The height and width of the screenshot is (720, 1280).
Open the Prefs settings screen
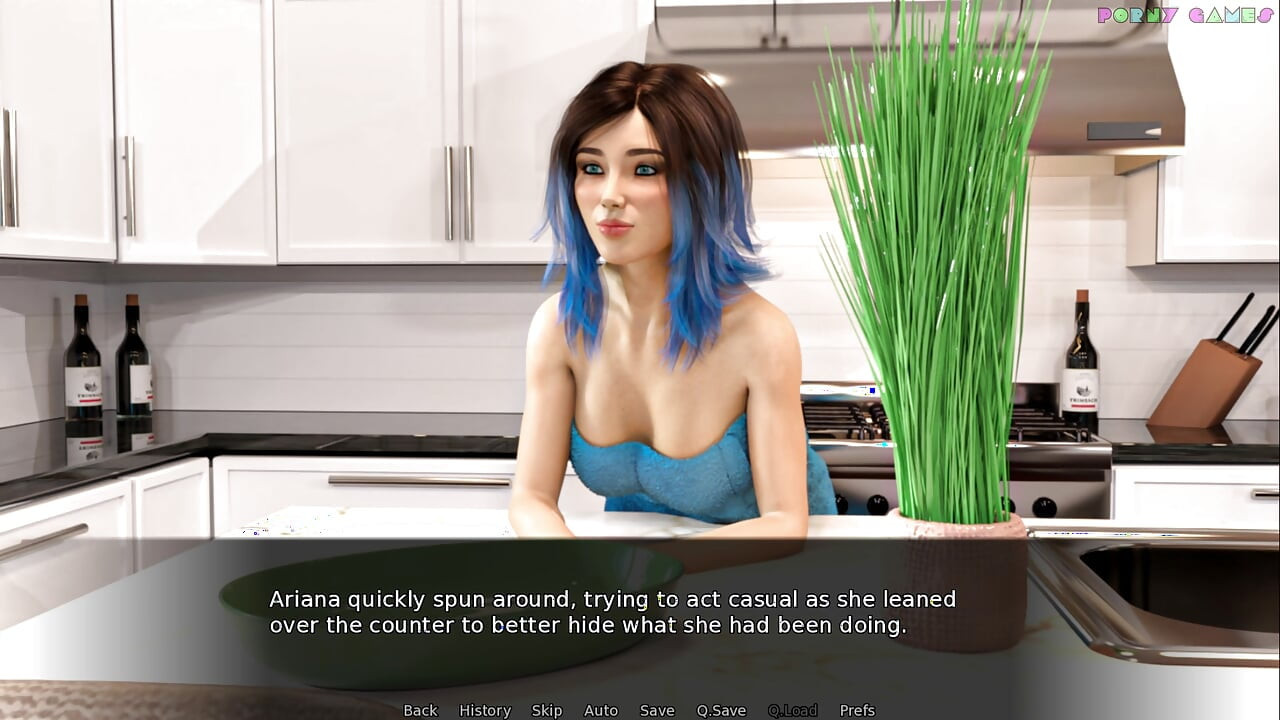click(x=856, y=710)
